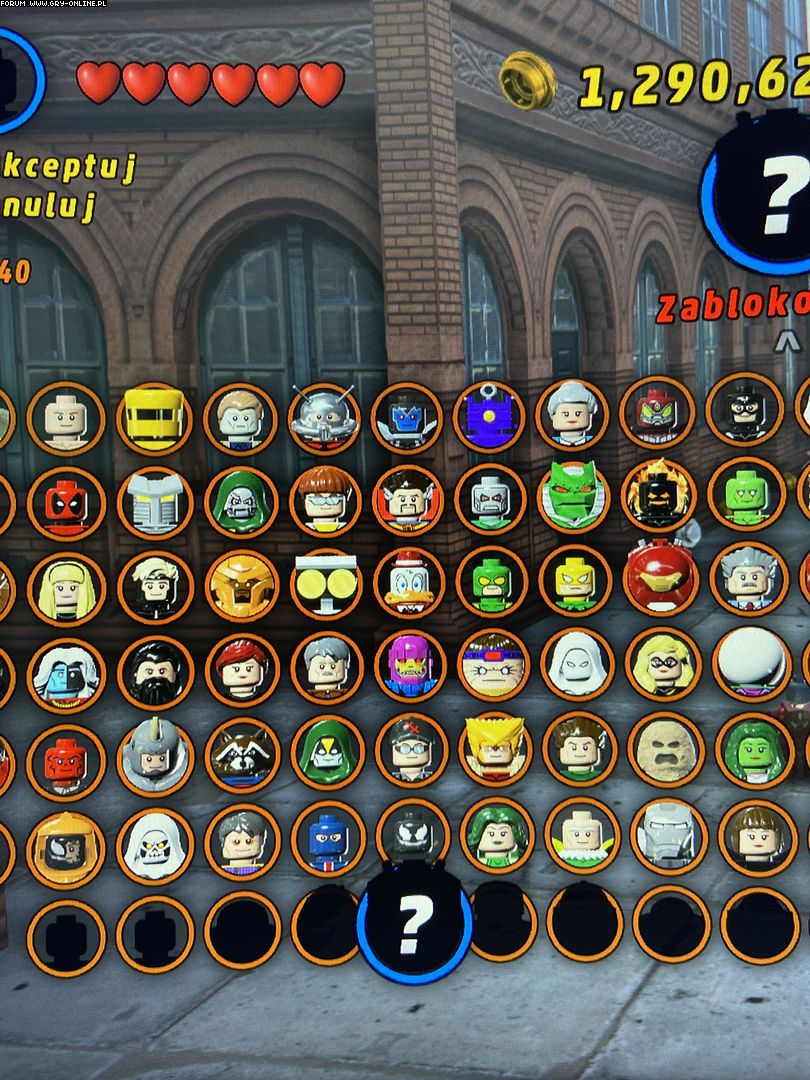This screenshot has width=810, height=1080.
Task: Select the Sabretooth character tile
Action: [495, 751]
